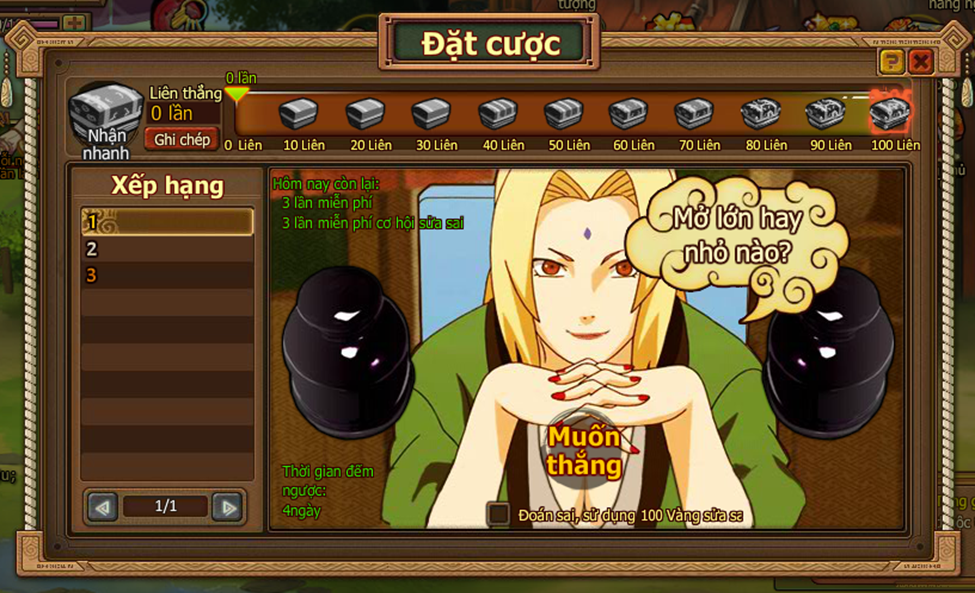The height and width of the screenshot is (593, 975).
Task: Open the 30 Liên reward chest
Action: click(x=431, y=114)
